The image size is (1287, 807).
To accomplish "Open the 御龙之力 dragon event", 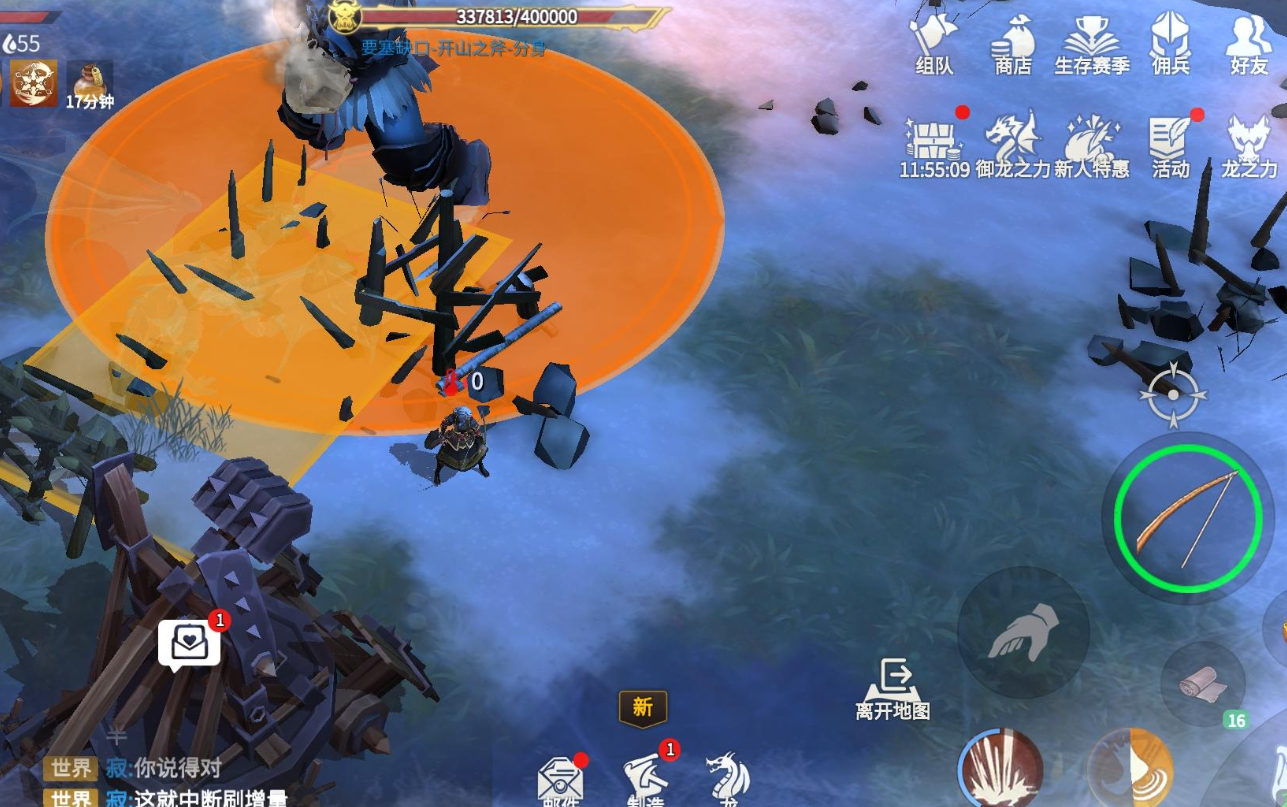I will [1012, 145].
